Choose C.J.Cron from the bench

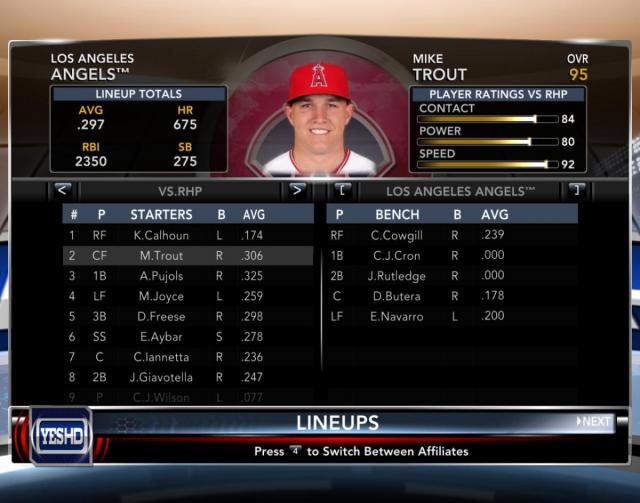[x=396, y=256]
